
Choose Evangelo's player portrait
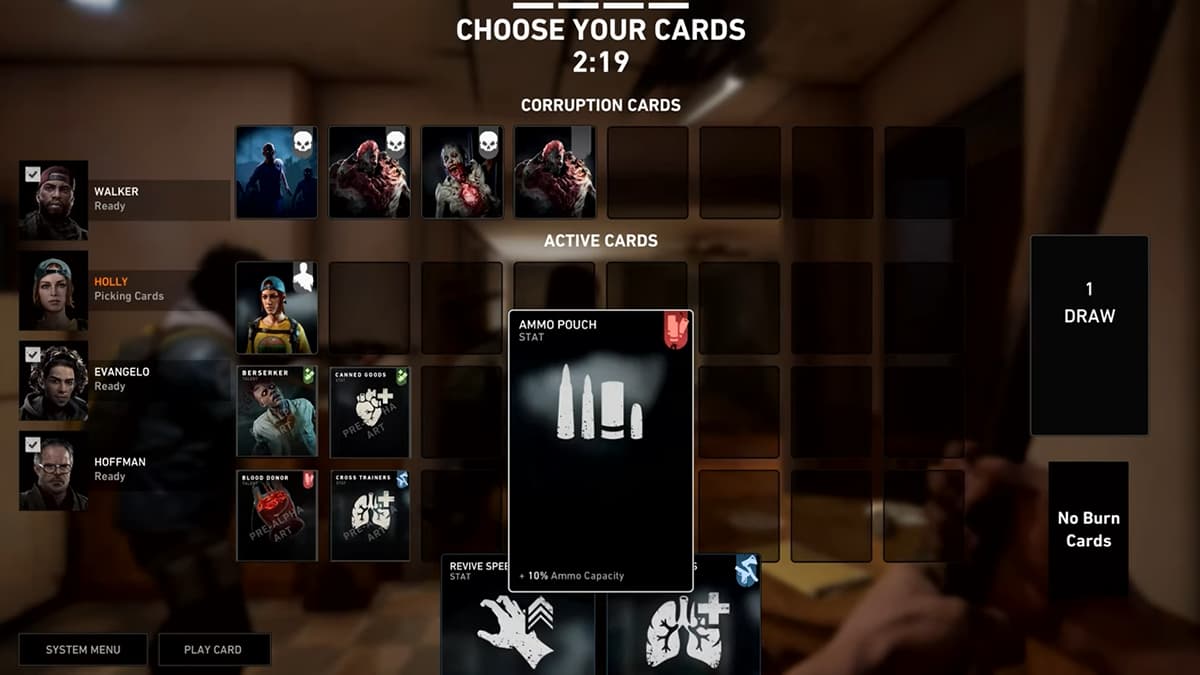(x=54, y=381)
